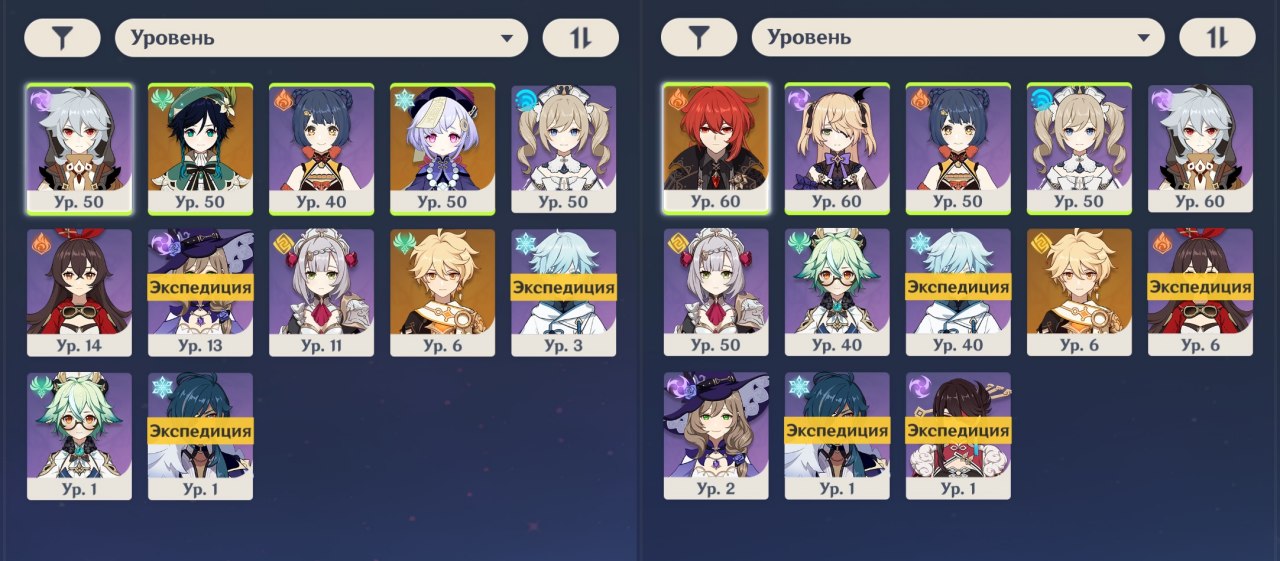Image resolution: width=1280 pixels, height=561 pixels.
Task: Select the level 3 Chongyun card
Action: pyautogui.click(x=564, y=292)
